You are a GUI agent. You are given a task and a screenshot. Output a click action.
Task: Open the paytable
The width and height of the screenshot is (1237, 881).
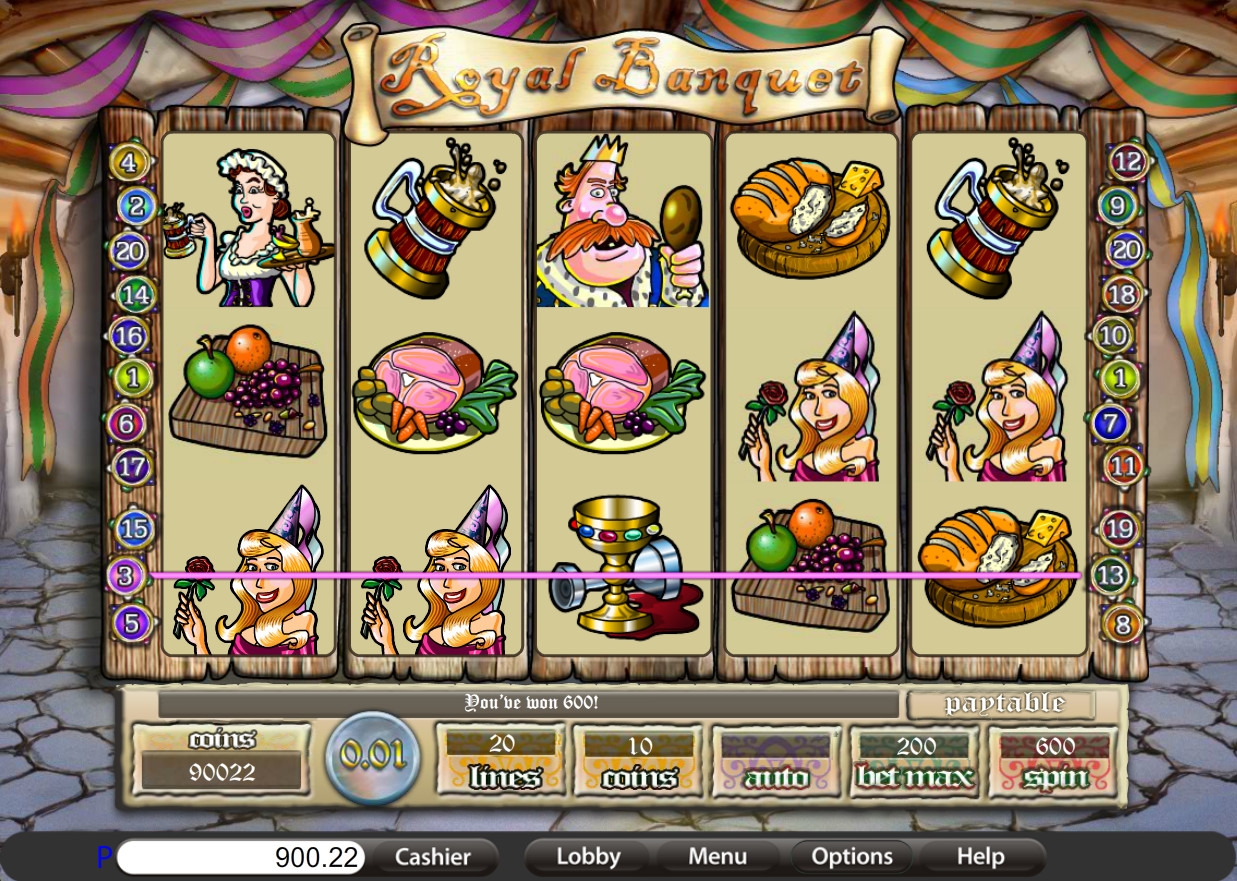1003,703
